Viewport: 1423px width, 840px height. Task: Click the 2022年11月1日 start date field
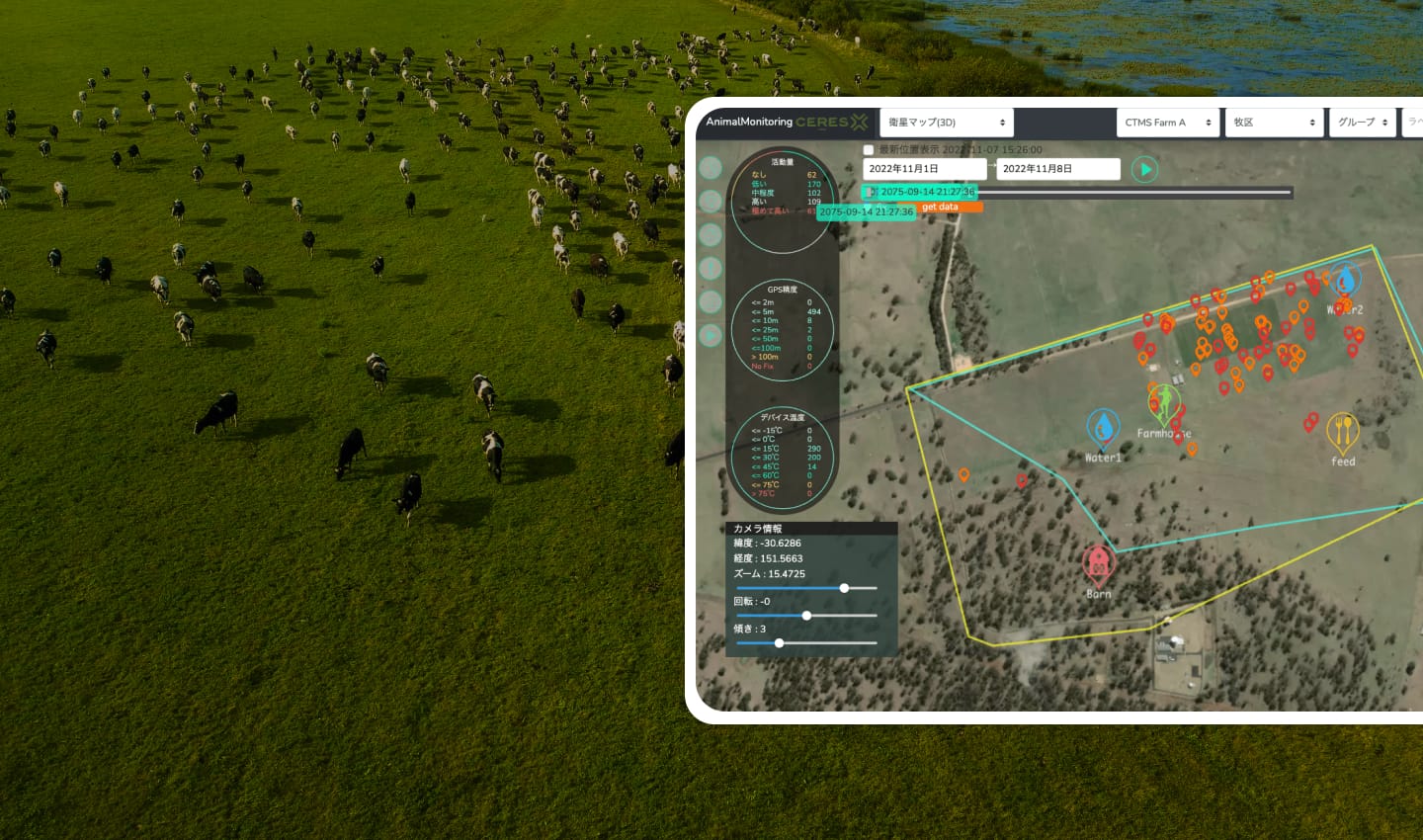[x=923, y=169]
